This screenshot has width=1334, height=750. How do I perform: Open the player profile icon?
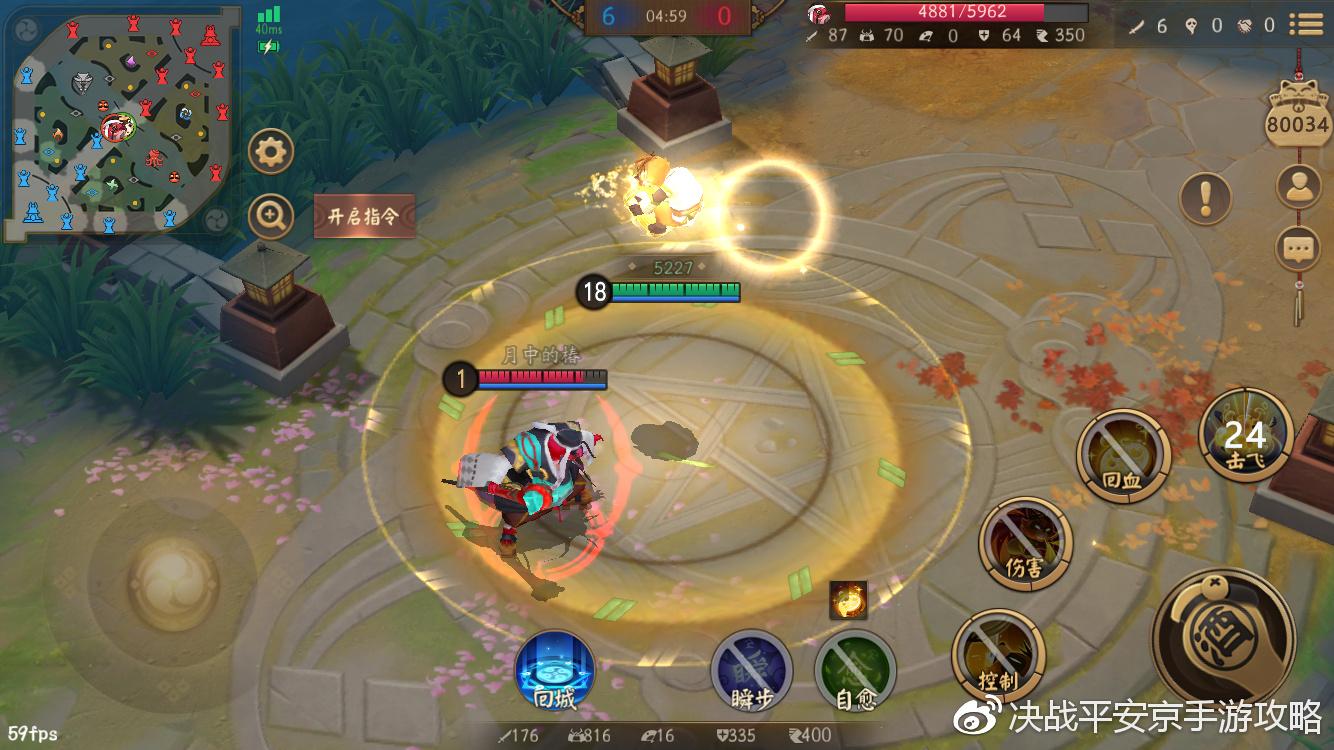click(1300, 187)
